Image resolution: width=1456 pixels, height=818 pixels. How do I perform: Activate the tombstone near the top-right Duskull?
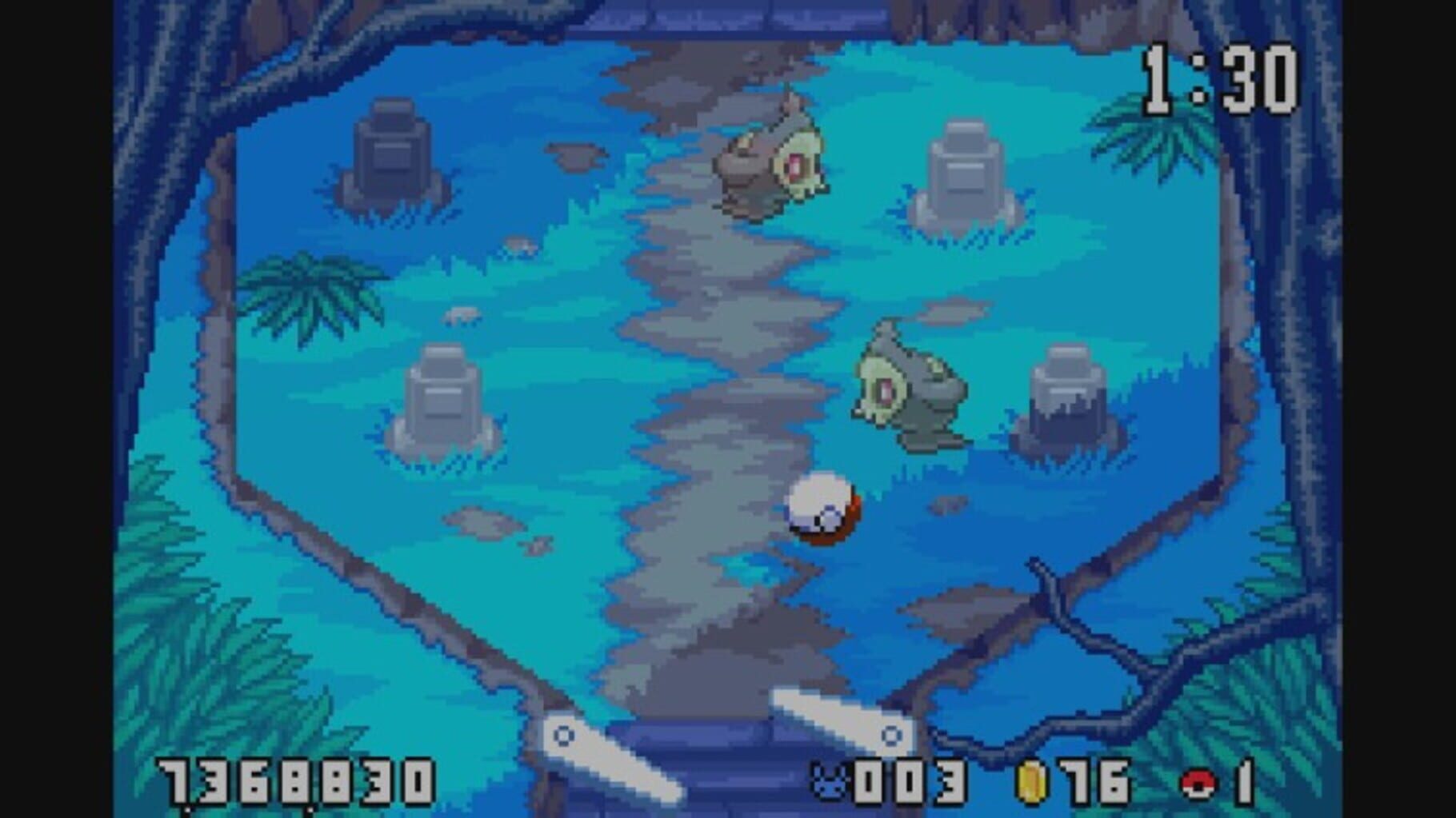click(x=964, y=168)
